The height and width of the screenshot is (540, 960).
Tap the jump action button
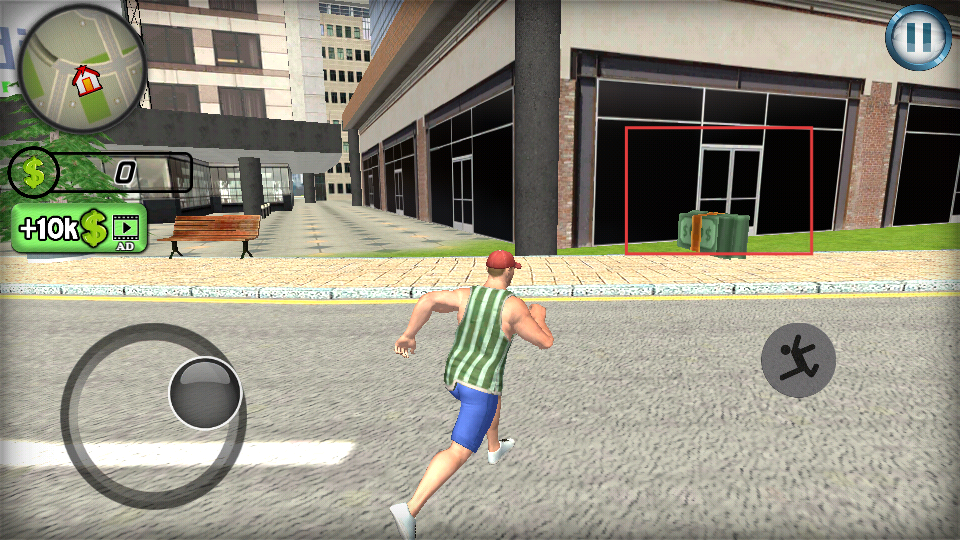coord(798,360)
